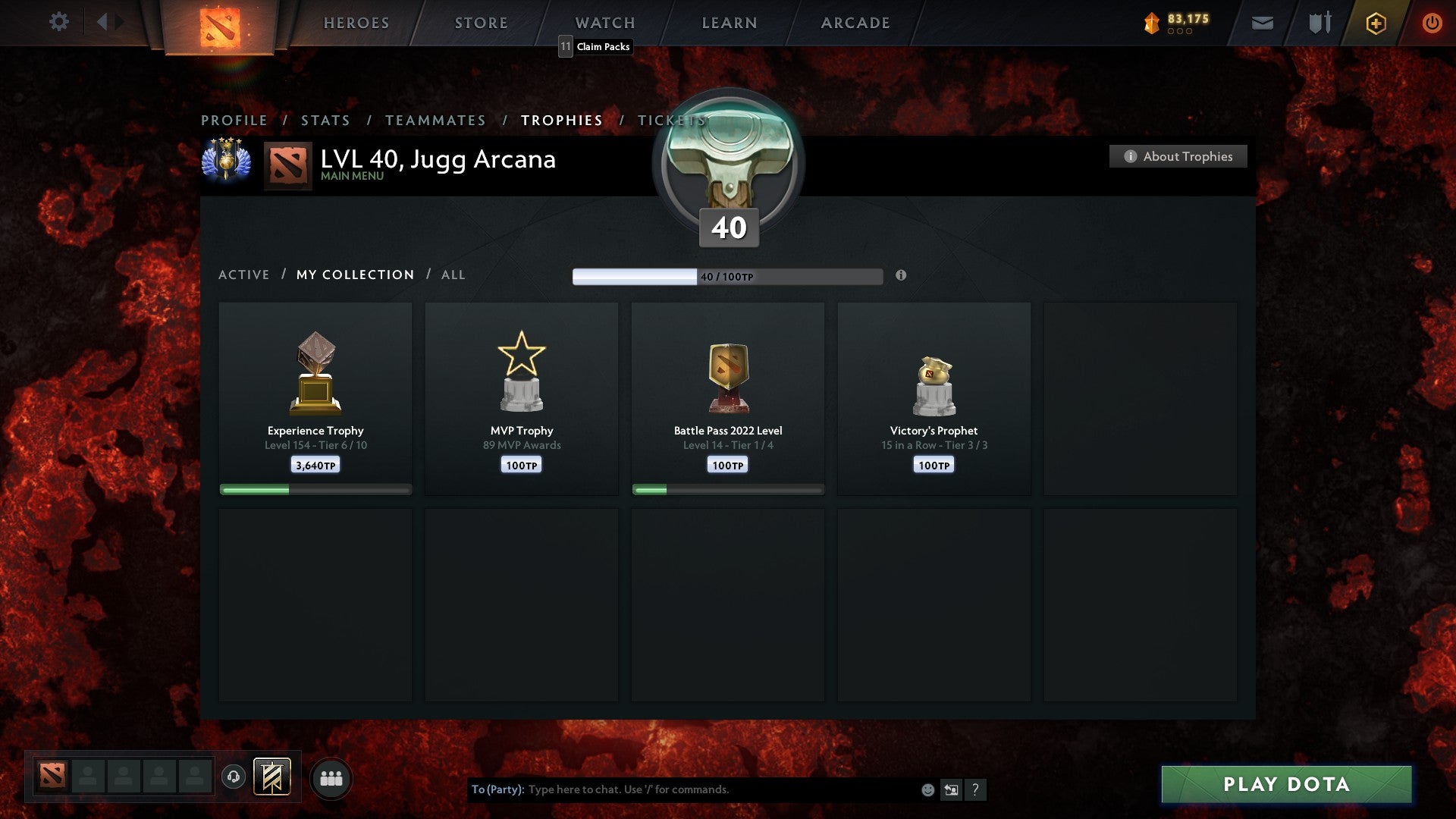Open the mail notifications icon

pos(1262,23)
